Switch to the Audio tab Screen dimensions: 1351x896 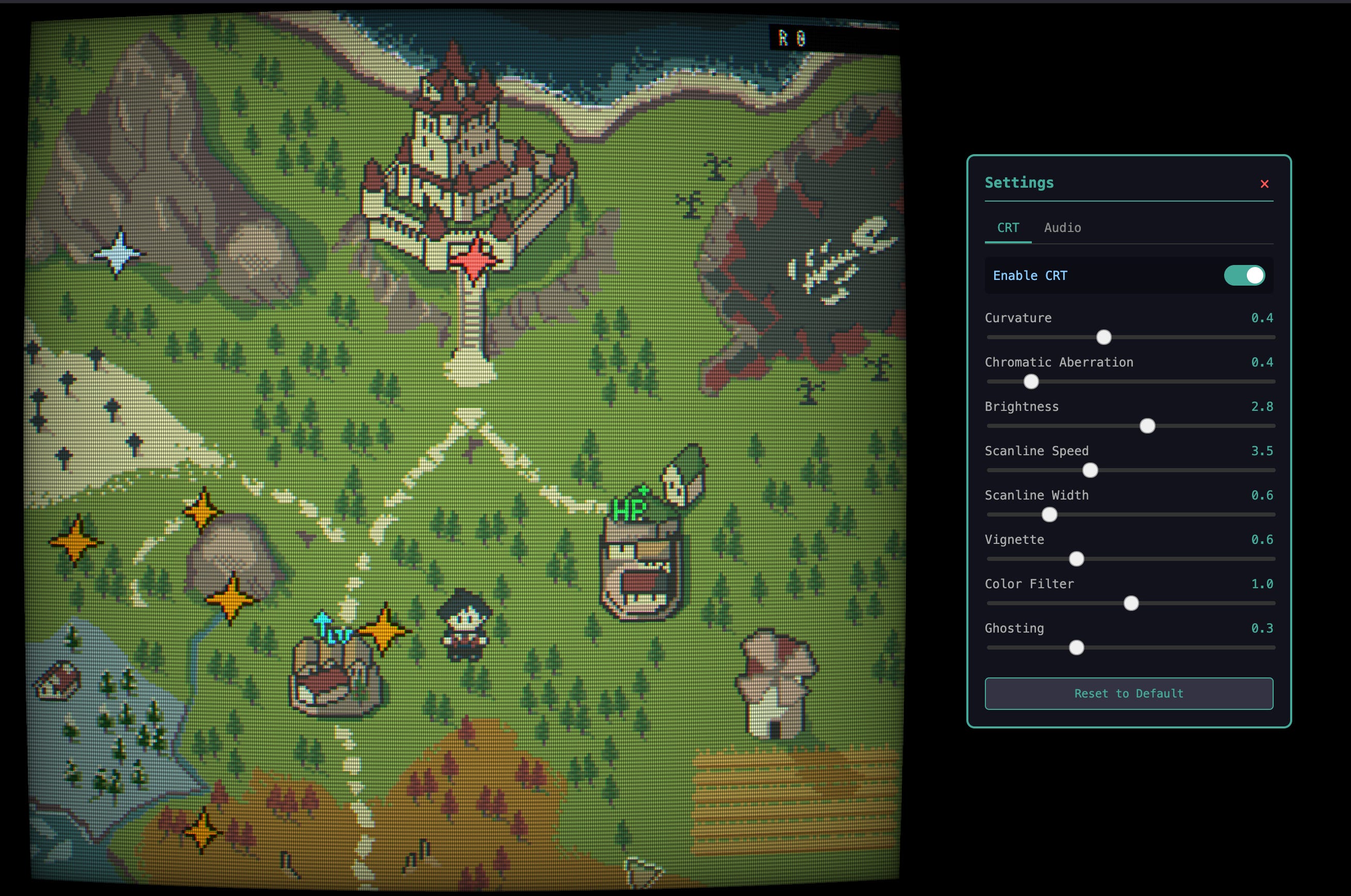[1062, 227]
